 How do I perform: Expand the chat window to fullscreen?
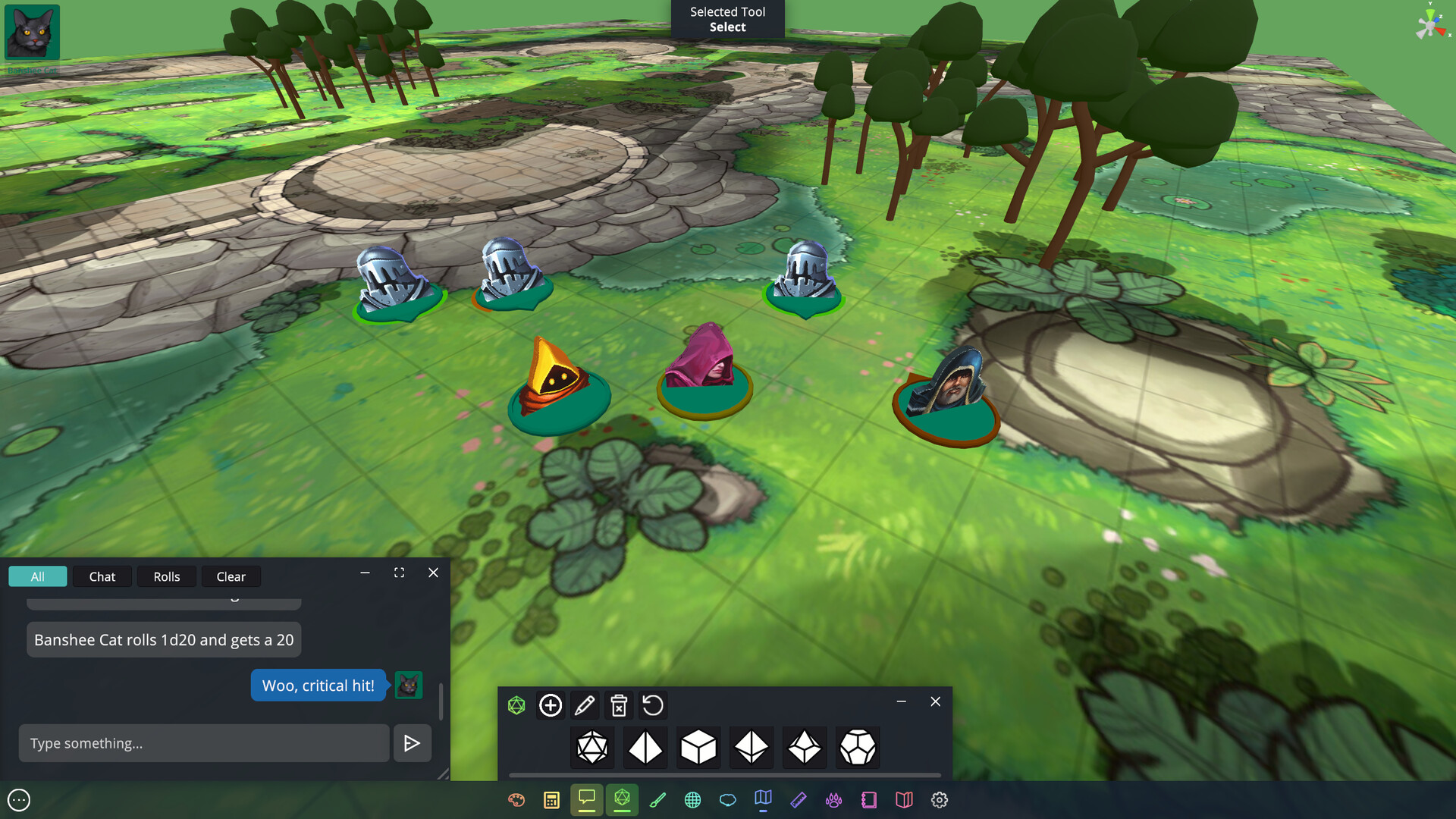tap(399, 573)
